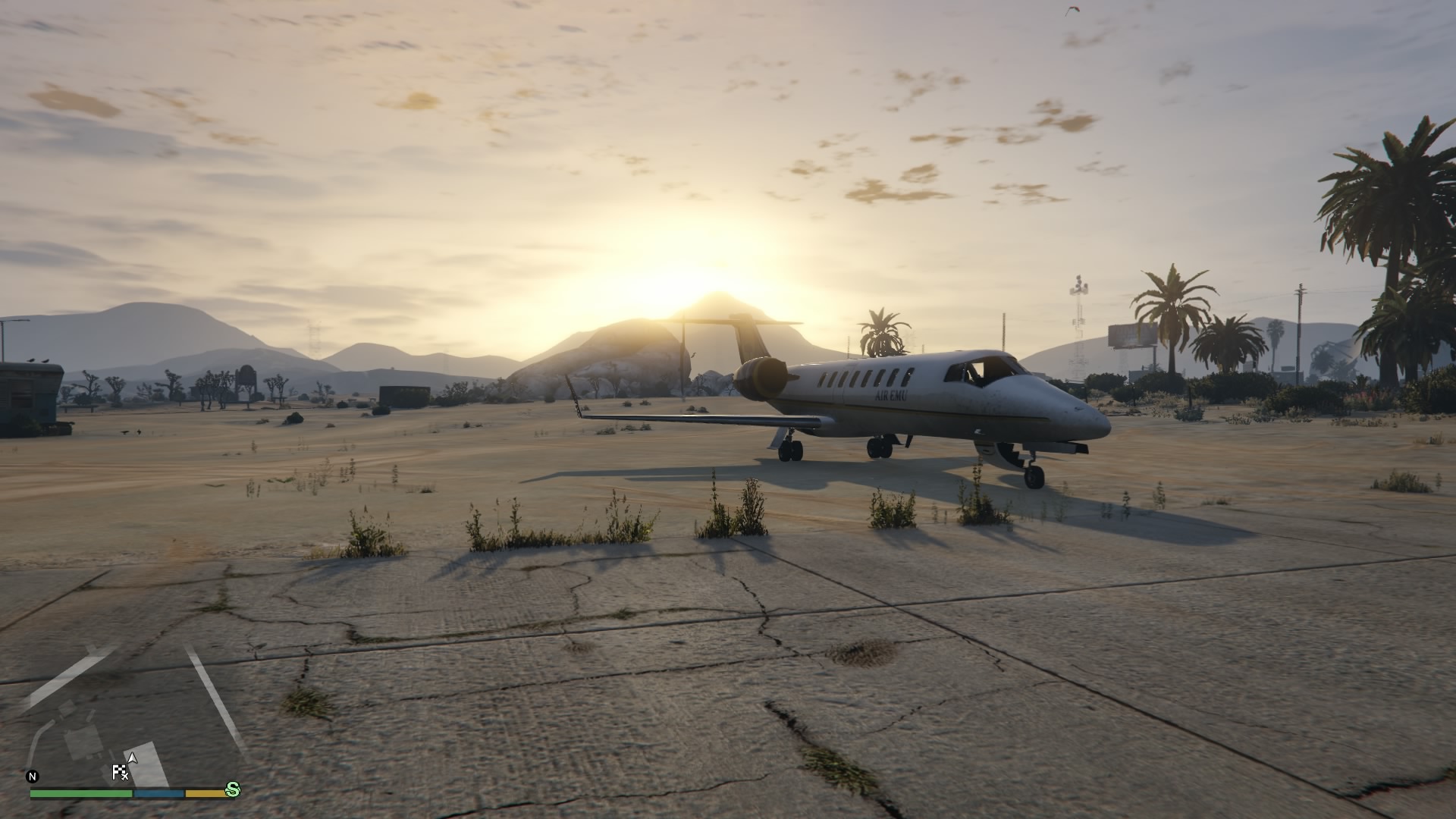Screen dimensions: 1456x819
Task: Click the green S blip on minimap
Action: (x=233, y=789)
